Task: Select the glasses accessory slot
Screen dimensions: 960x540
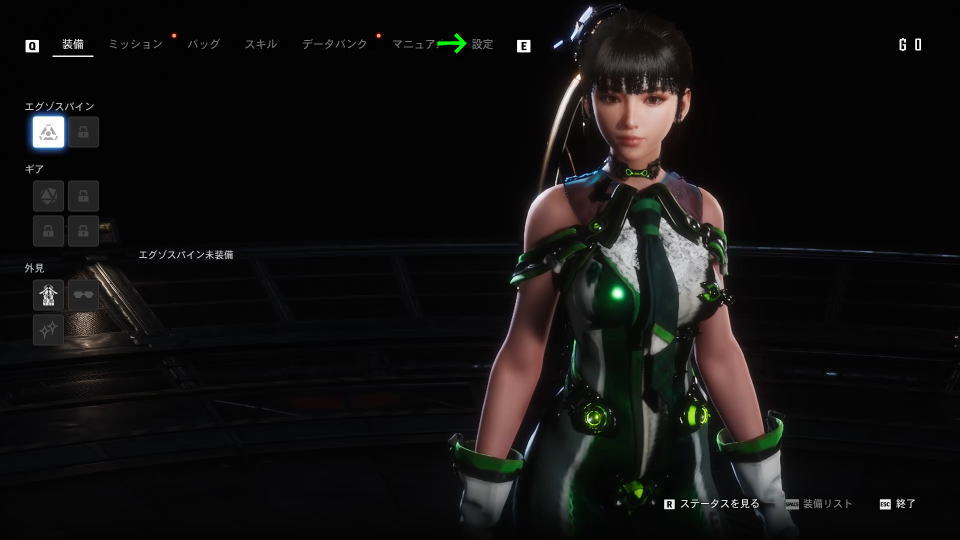Action: coord(83,295)
